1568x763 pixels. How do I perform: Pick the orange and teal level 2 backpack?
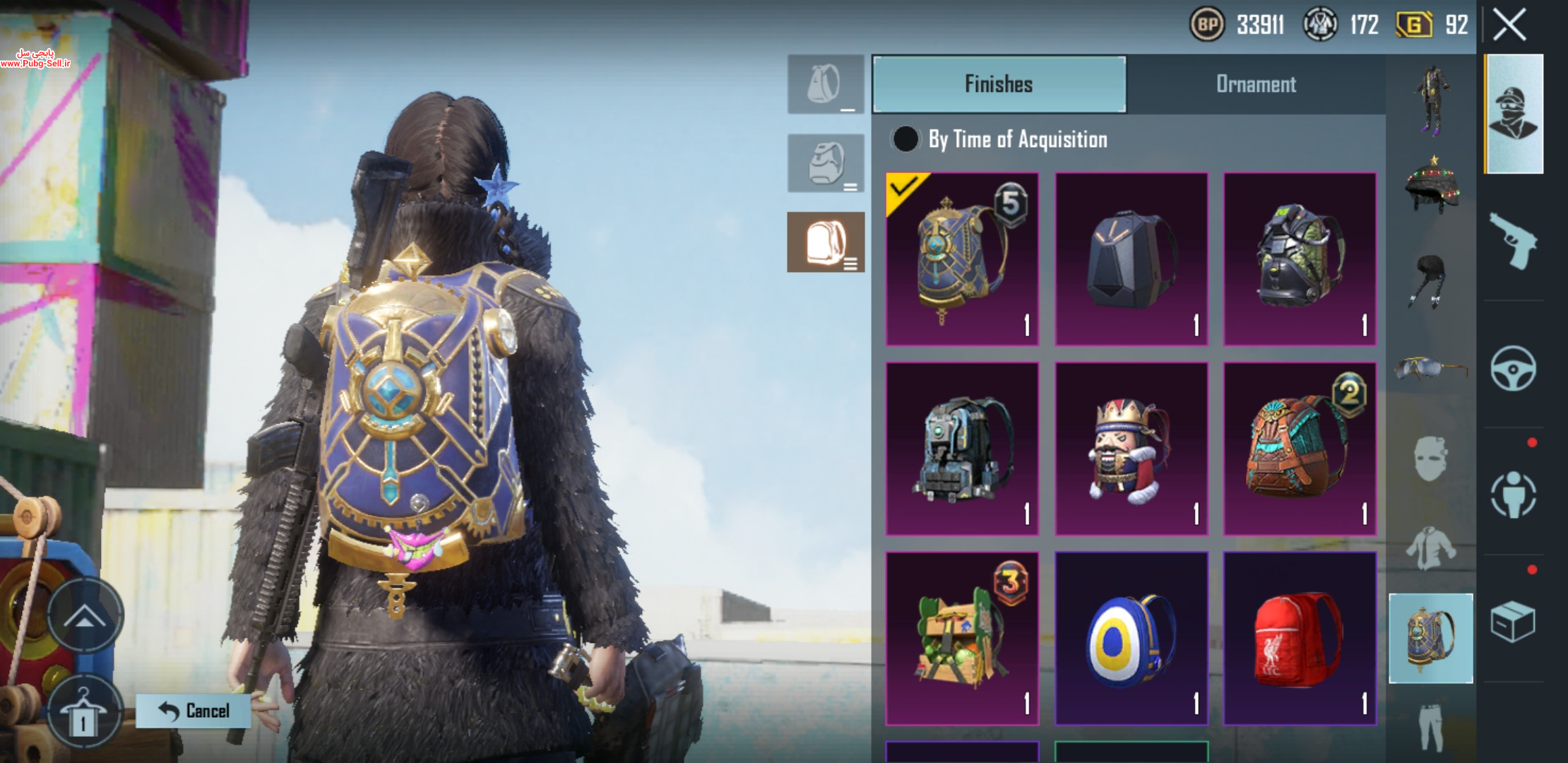click(x=1300, y=449)
